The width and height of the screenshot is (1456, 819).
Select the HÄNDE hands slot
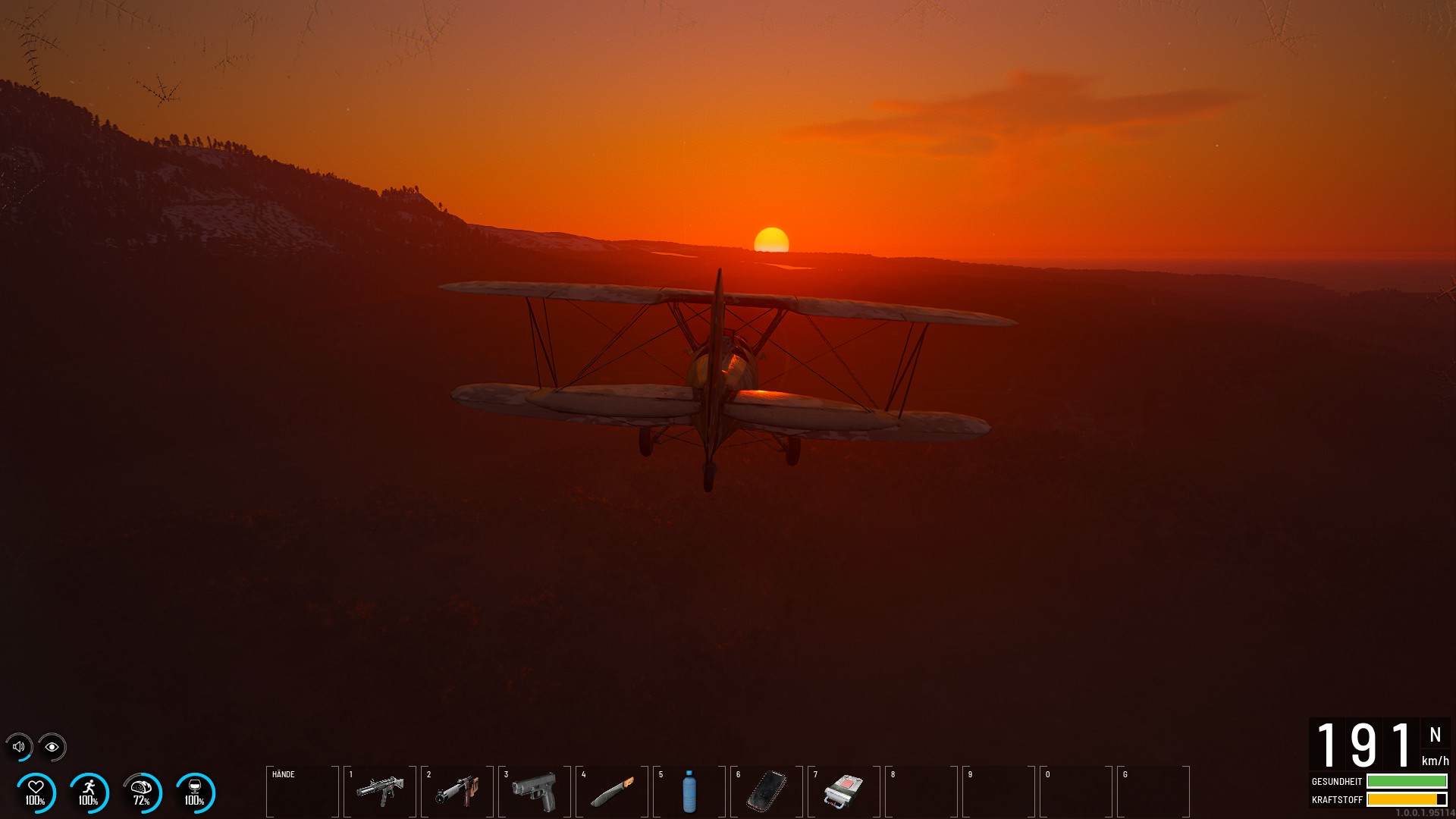click(x=303, y=792)
